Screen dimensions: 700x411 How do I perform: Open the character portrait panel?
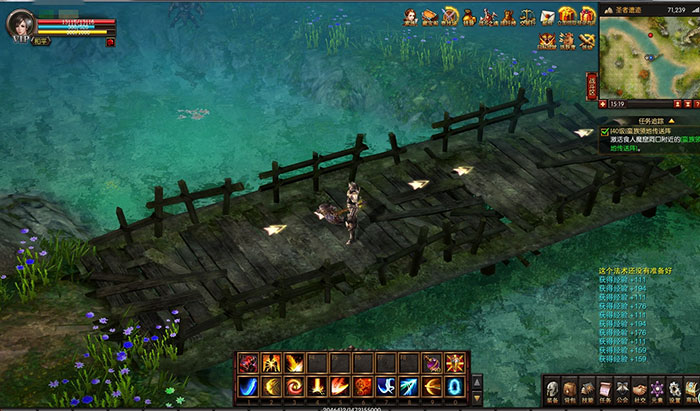(x=21, y=24)
